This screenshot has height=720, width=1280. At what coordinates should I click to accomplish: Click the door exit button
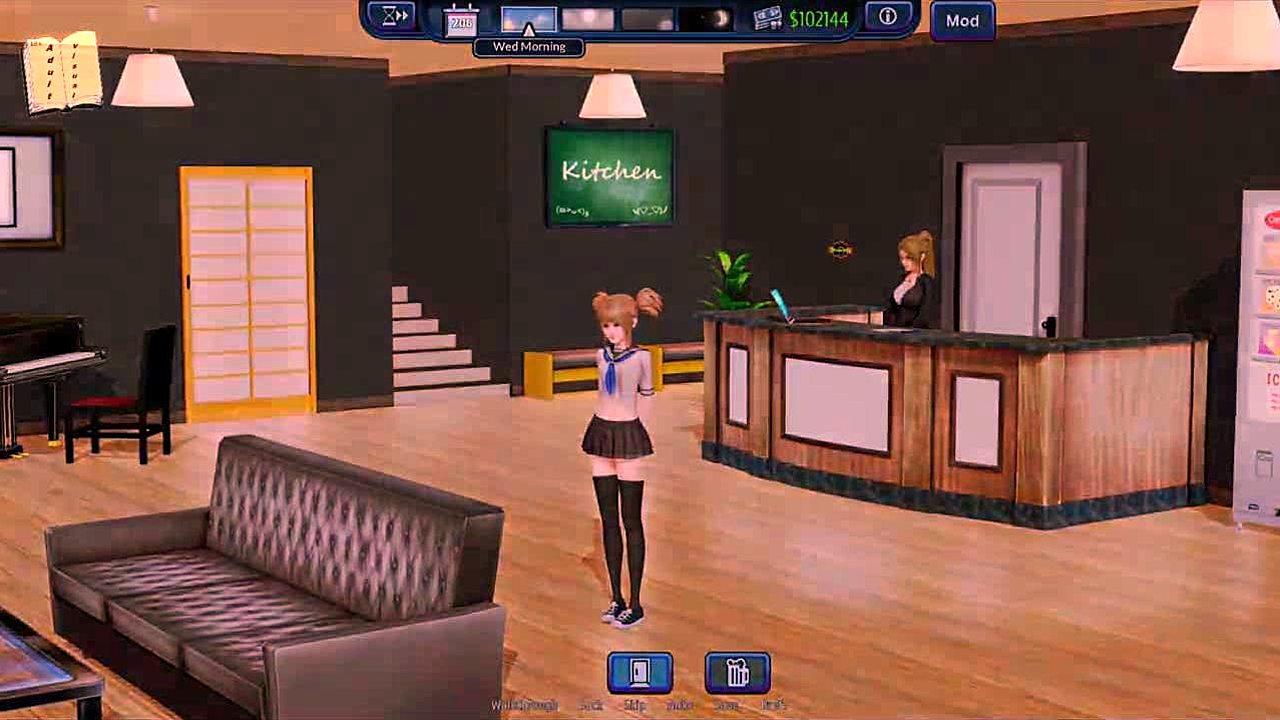[640, 673]
